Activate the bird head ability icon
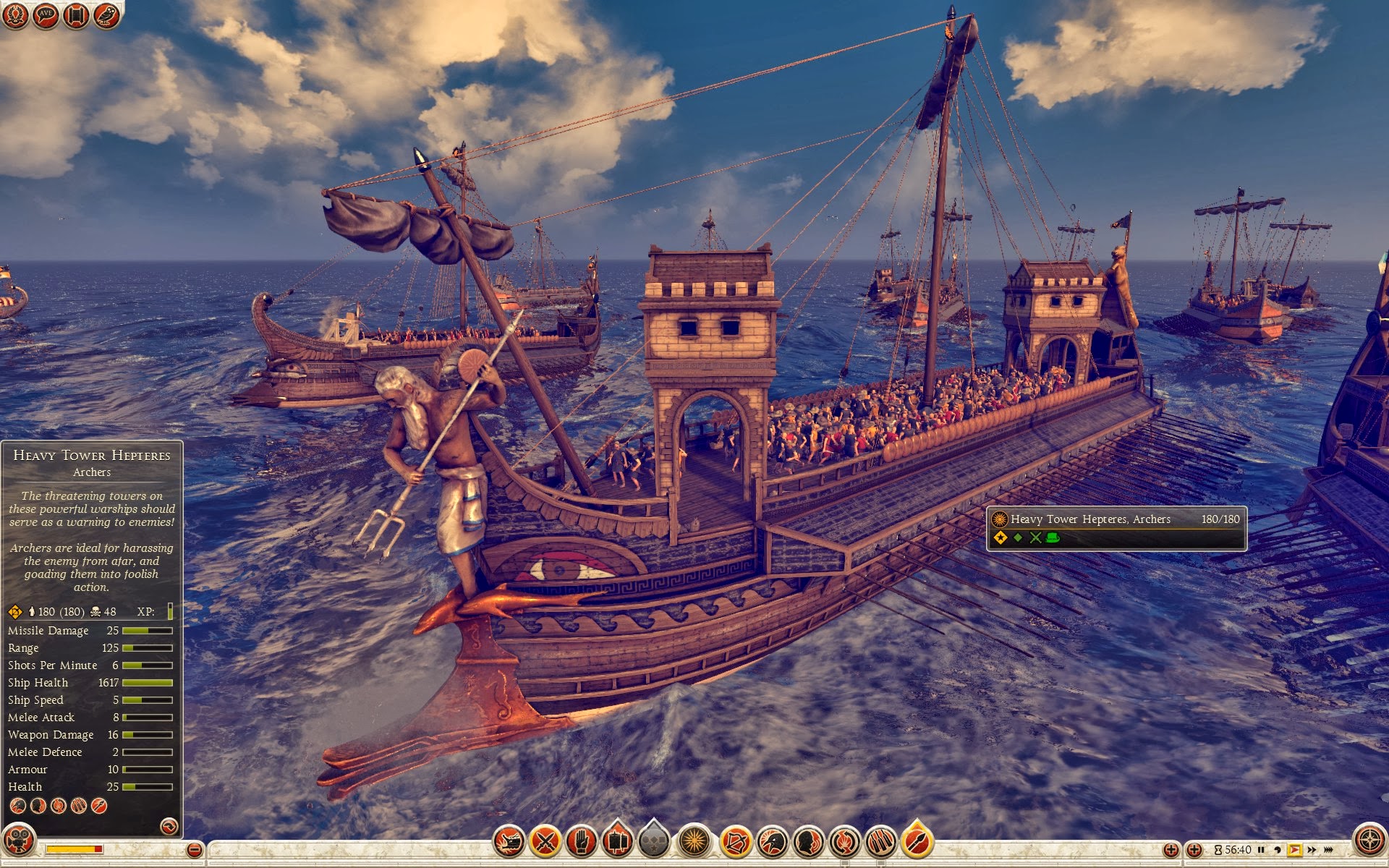Viewport: 1389px width, 868px height. click(772, 841)
